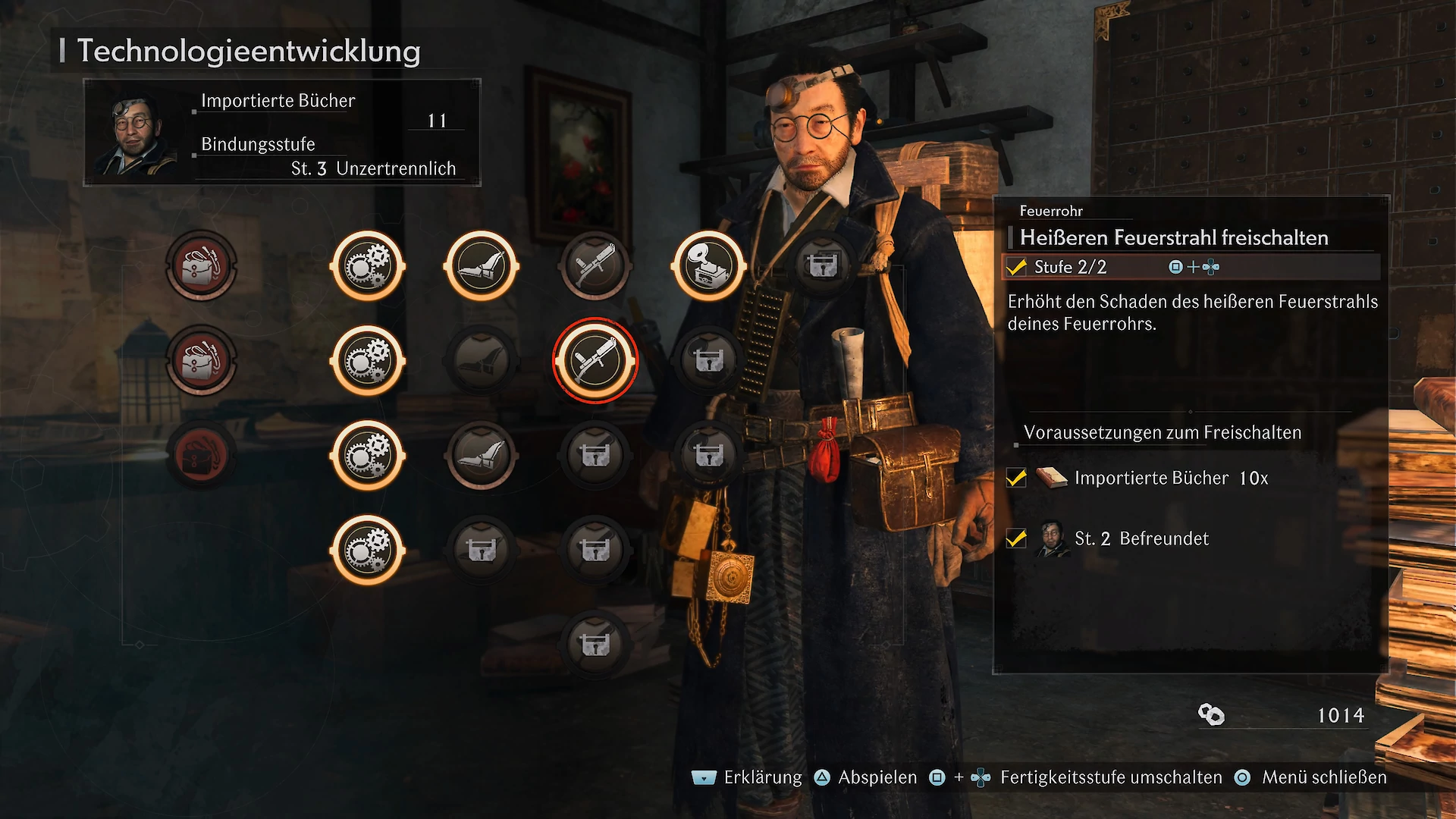Select the faded dark-red pouch skill node
This screenshot has width=1456, height=819.
tap(202, 455)
